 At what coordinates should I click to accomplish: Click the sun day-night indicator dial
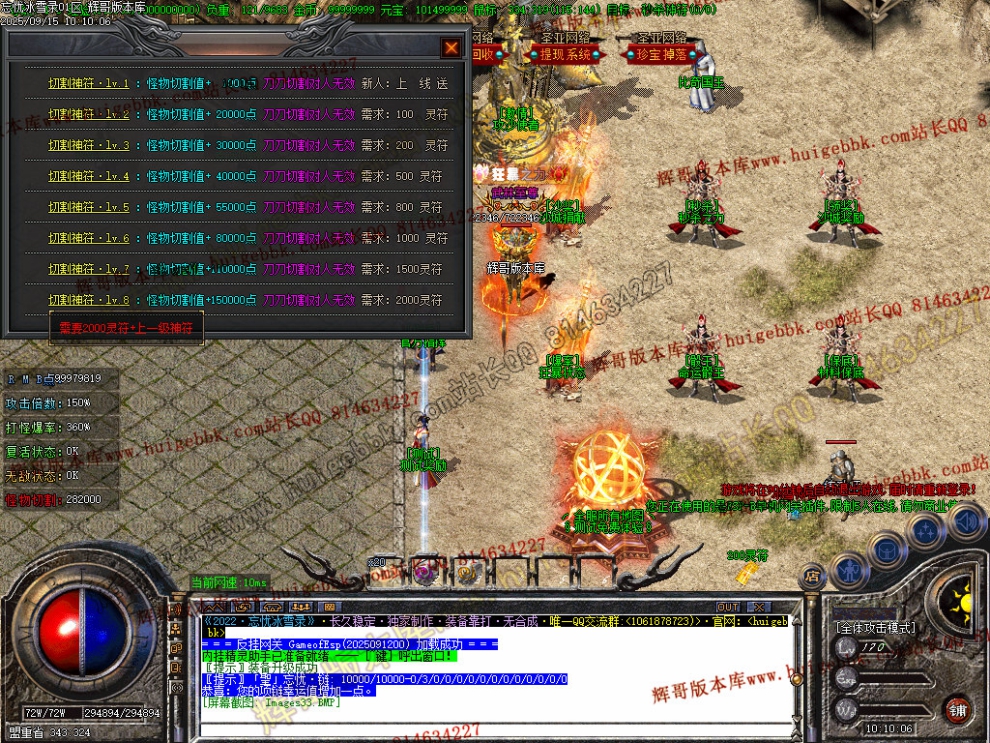pyautogui.click(x=962, y=601)
